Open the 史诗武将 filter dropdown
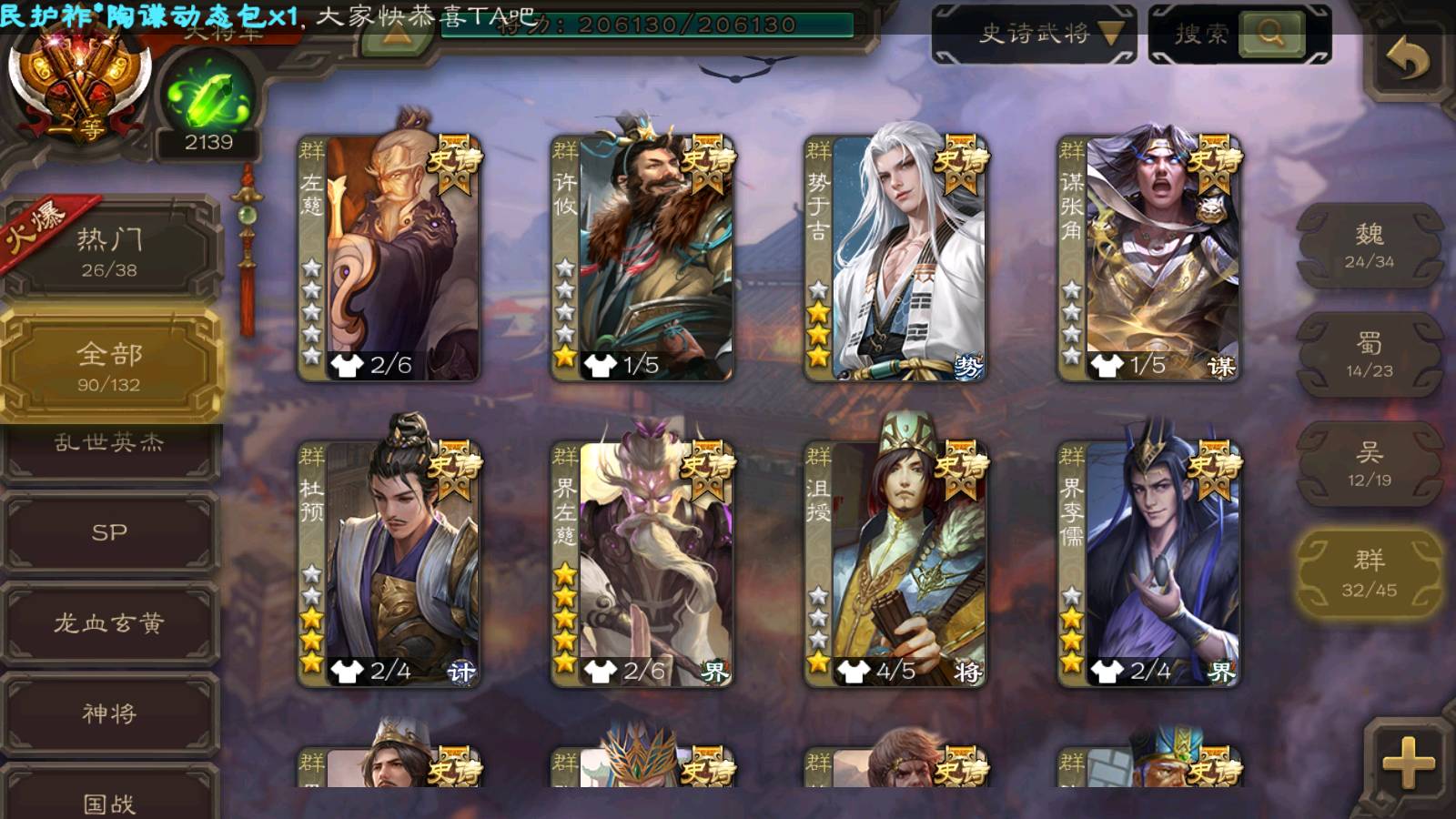This screenshot has width=1456, height=819. point(1034,35)
